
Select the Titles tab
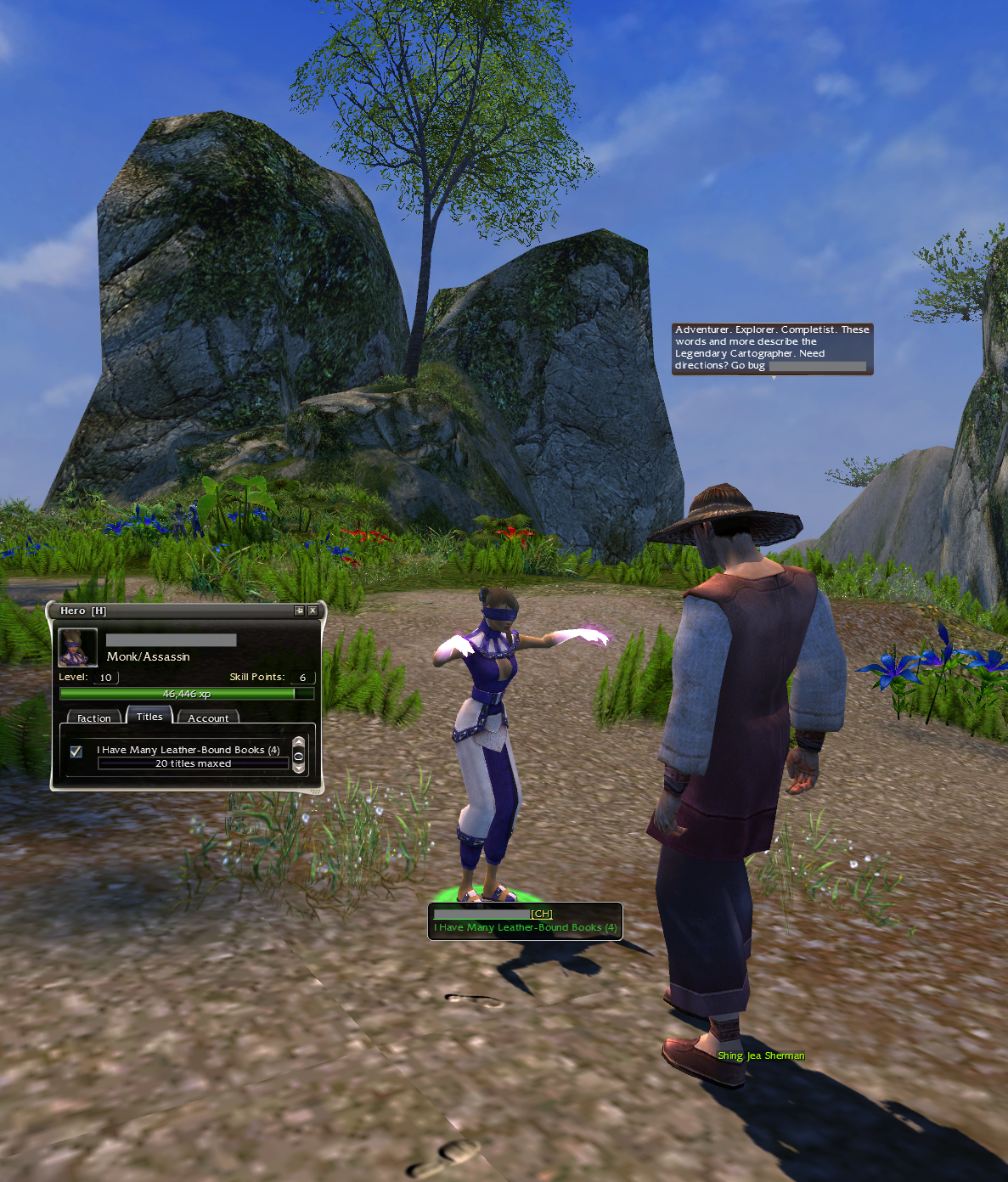point(149,717)
